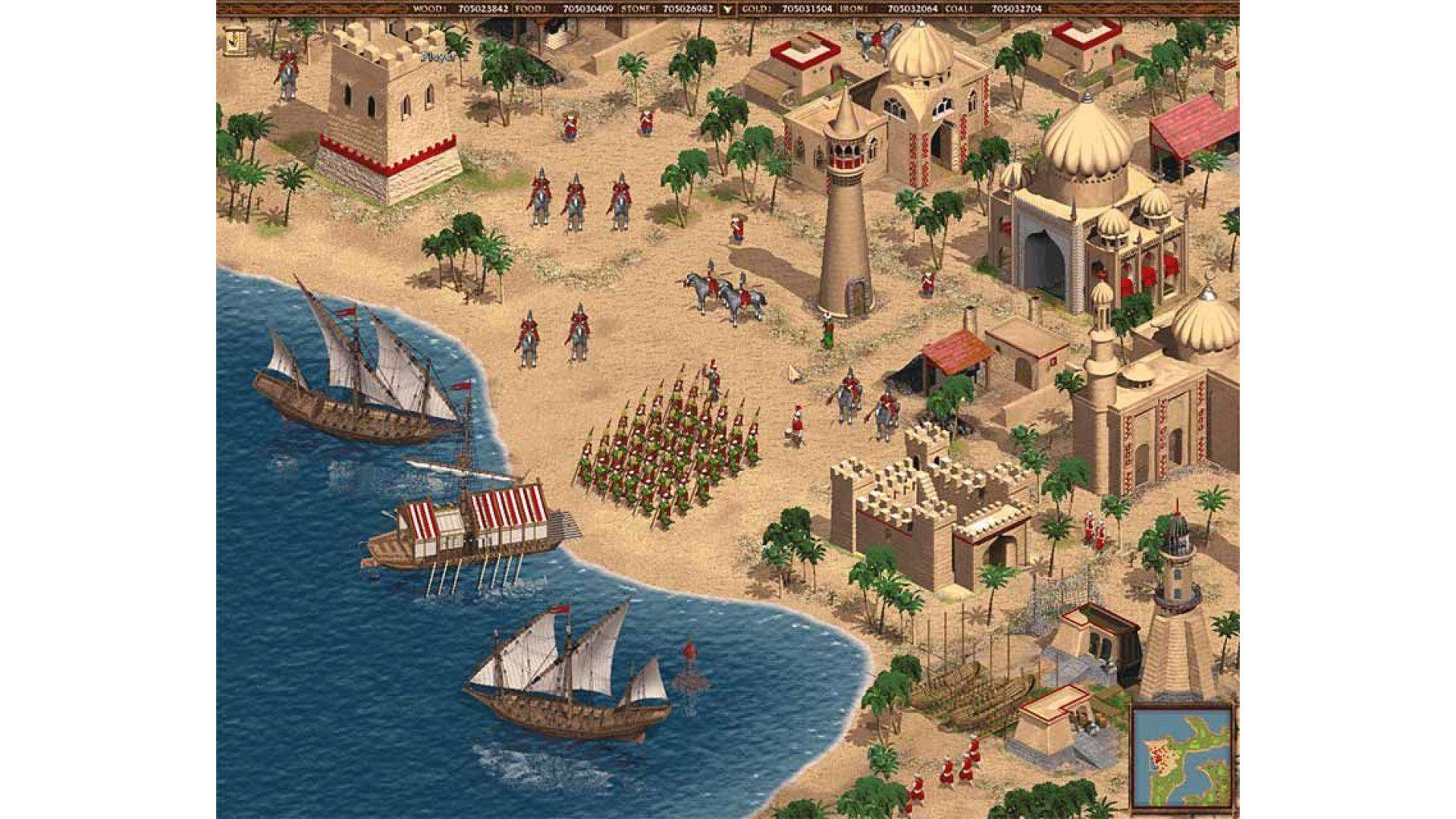Viewport: 1456px width, 819px height.
Task: Expand the resource bar with the yellow arrow
Action: point(726,8)
